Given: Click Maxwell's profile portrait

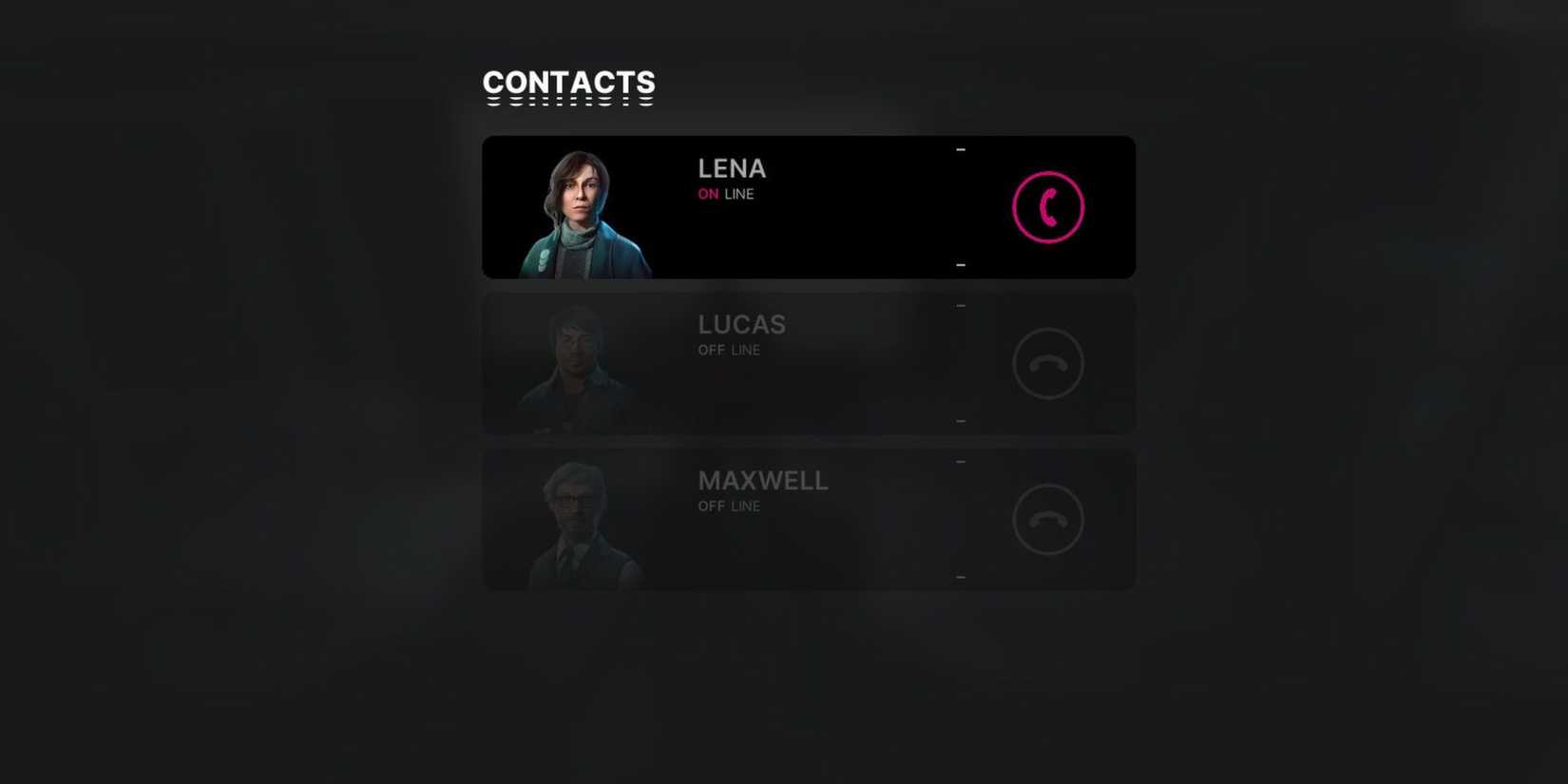Looking at the screenshot, I should tap(582, 519).
